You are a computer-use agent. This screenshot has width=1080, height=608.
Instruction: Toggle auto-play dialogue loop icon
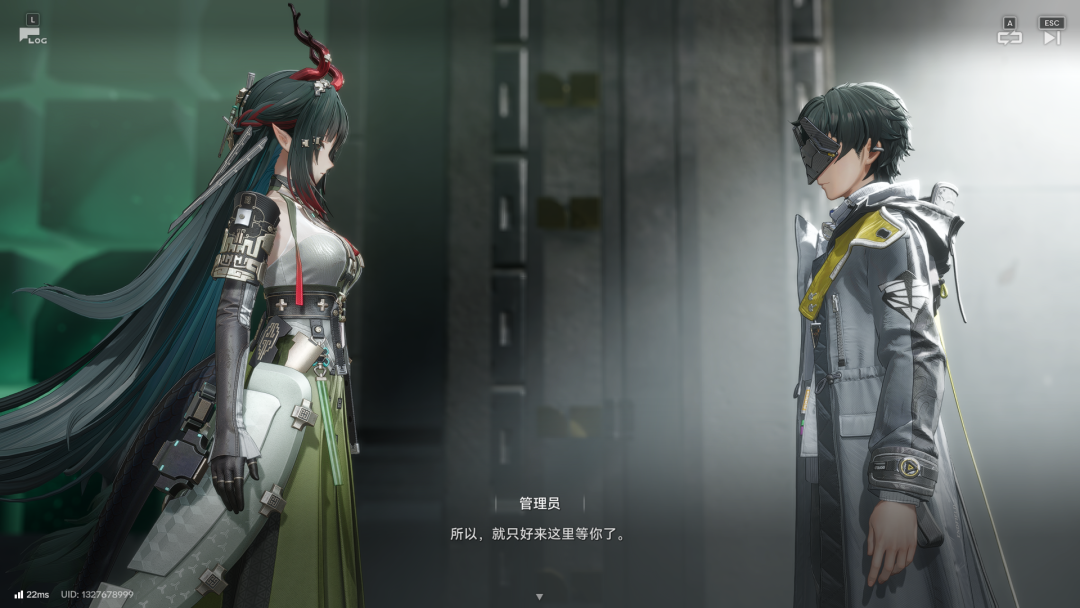click(1009, 37)
